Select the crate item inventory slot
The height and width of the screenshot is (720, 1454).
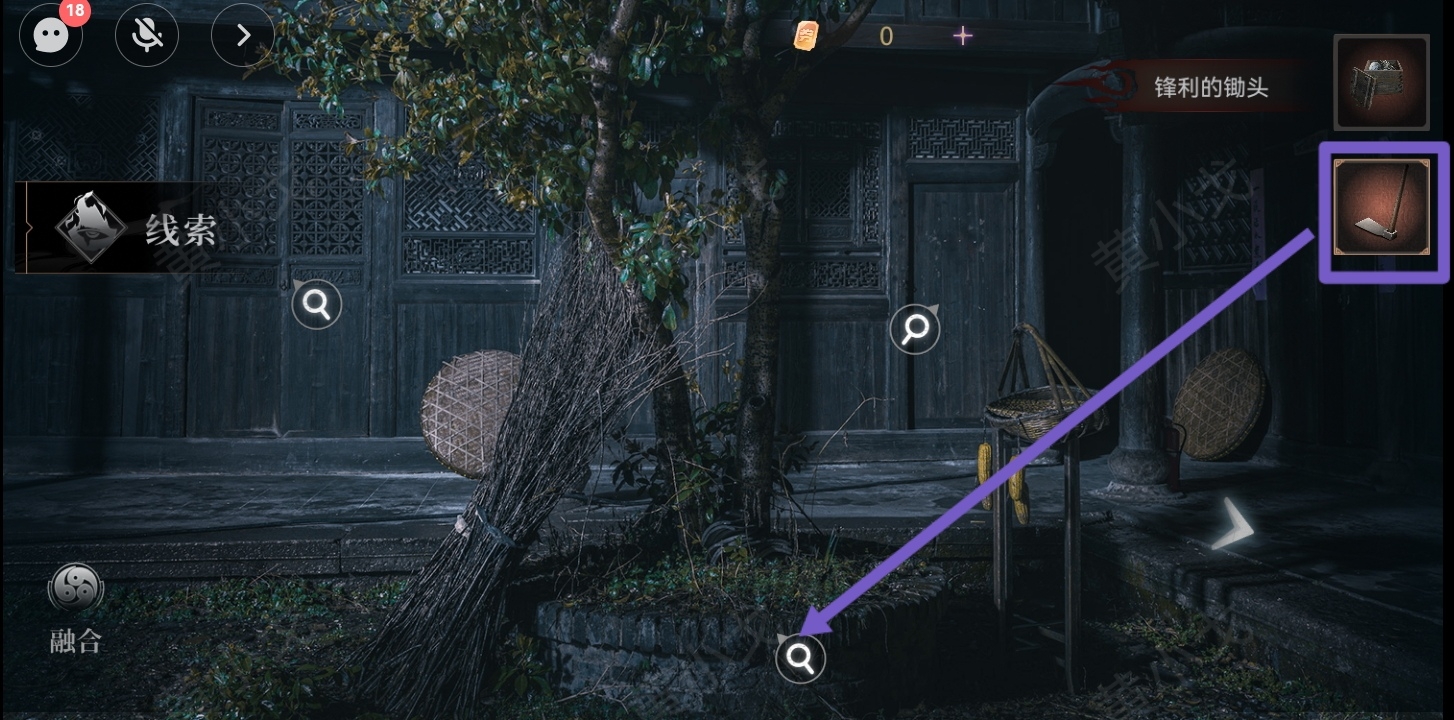click(1381, 82)
